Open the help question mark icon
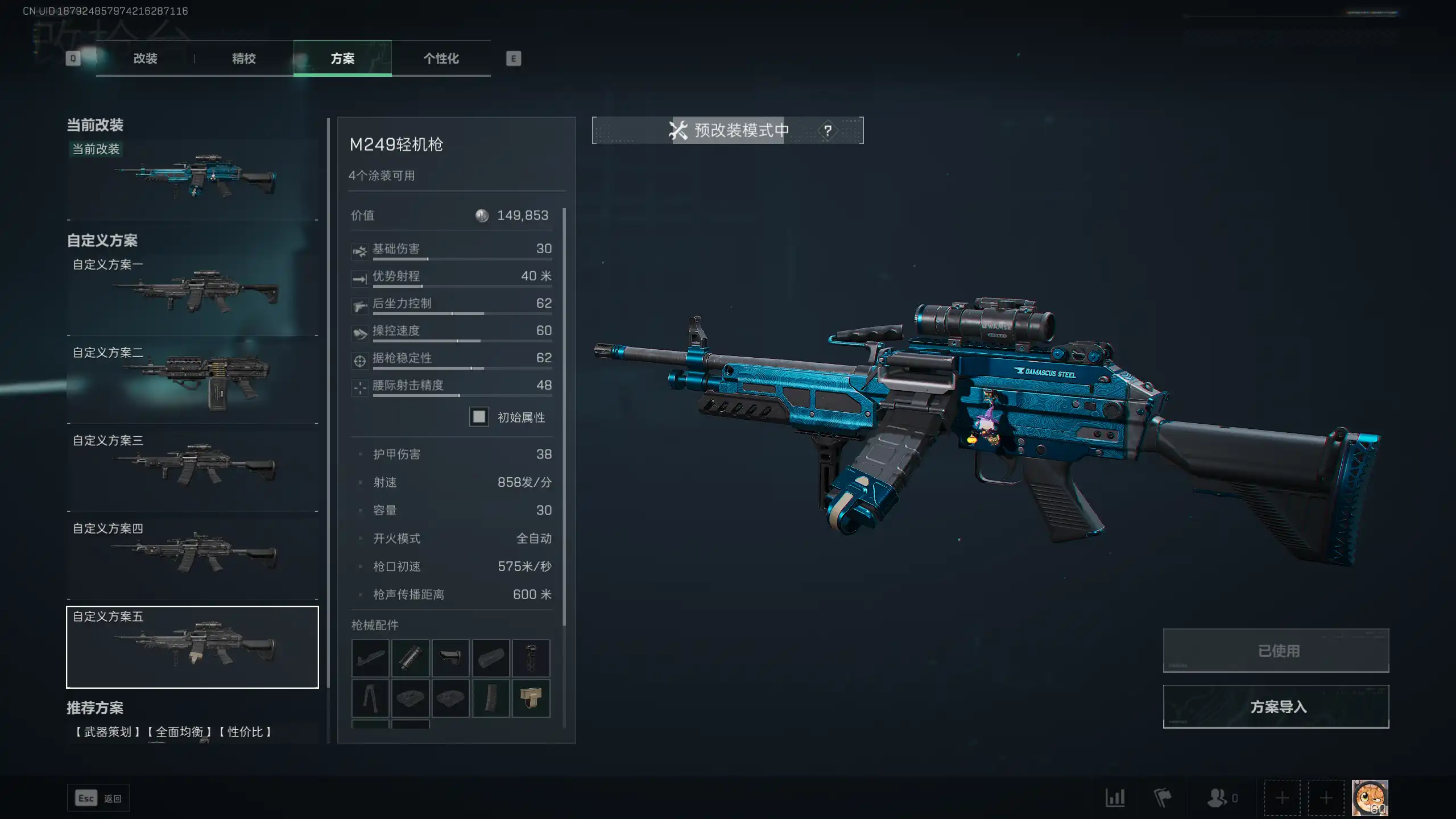This screenshot has height=819, width=1456. tap(828, 130)
